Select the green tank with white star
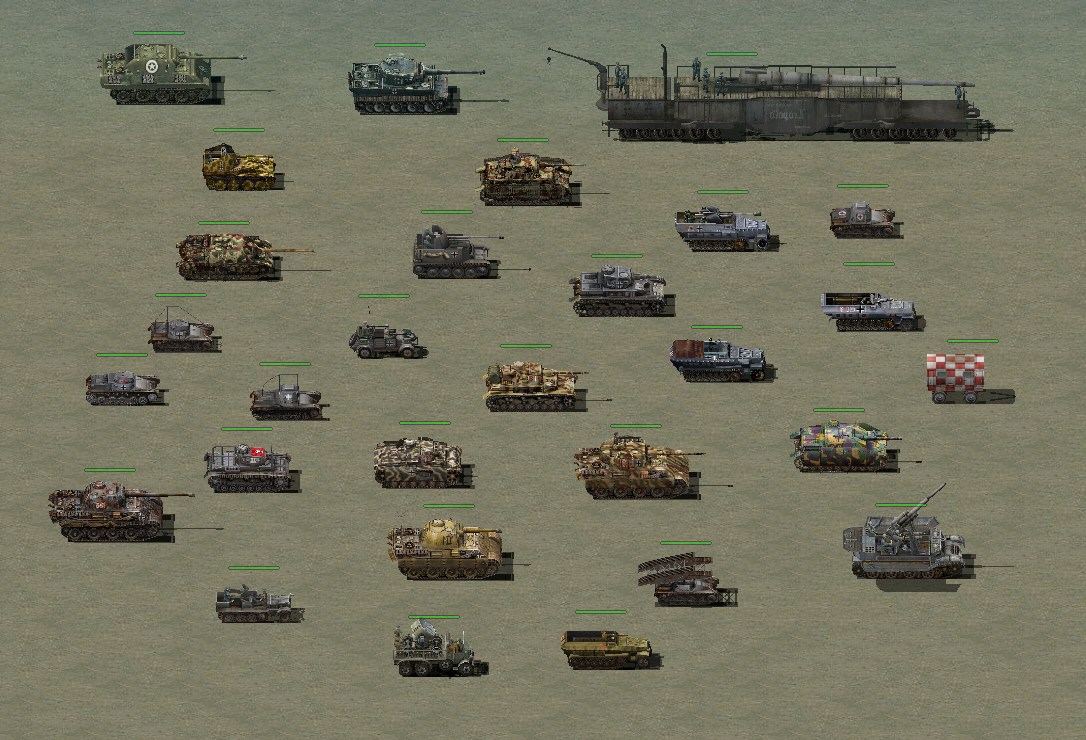 tap(157, 71)
